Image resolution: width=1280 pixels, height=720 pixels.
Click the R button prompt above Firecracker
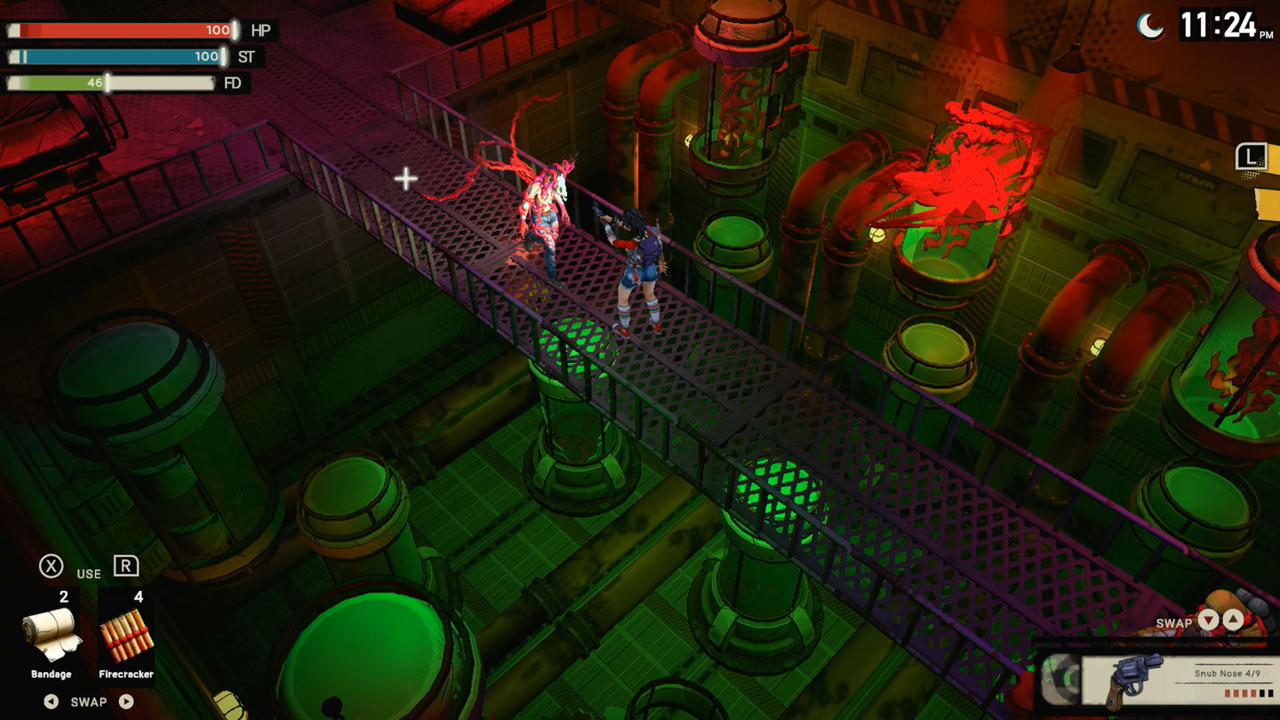click(125, 564)
